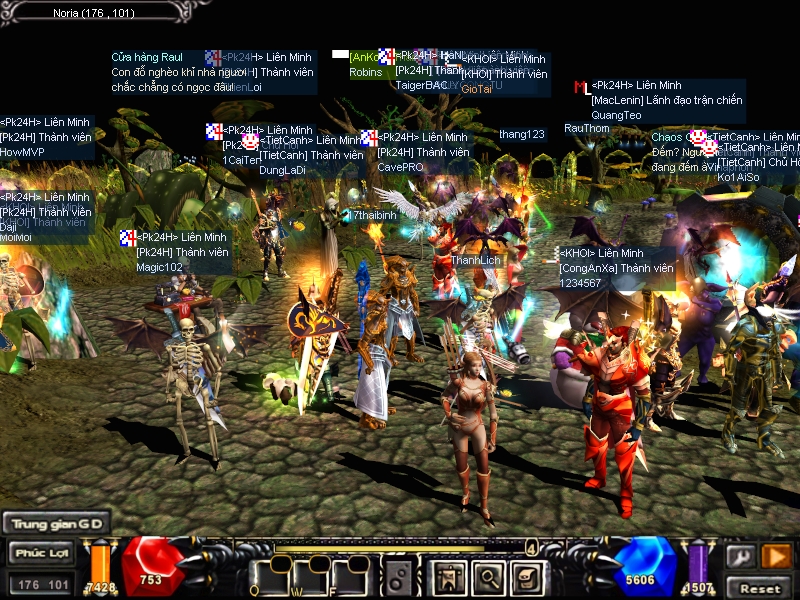
Task: Click the orange play arrow button
Action: tap(776, 556)
